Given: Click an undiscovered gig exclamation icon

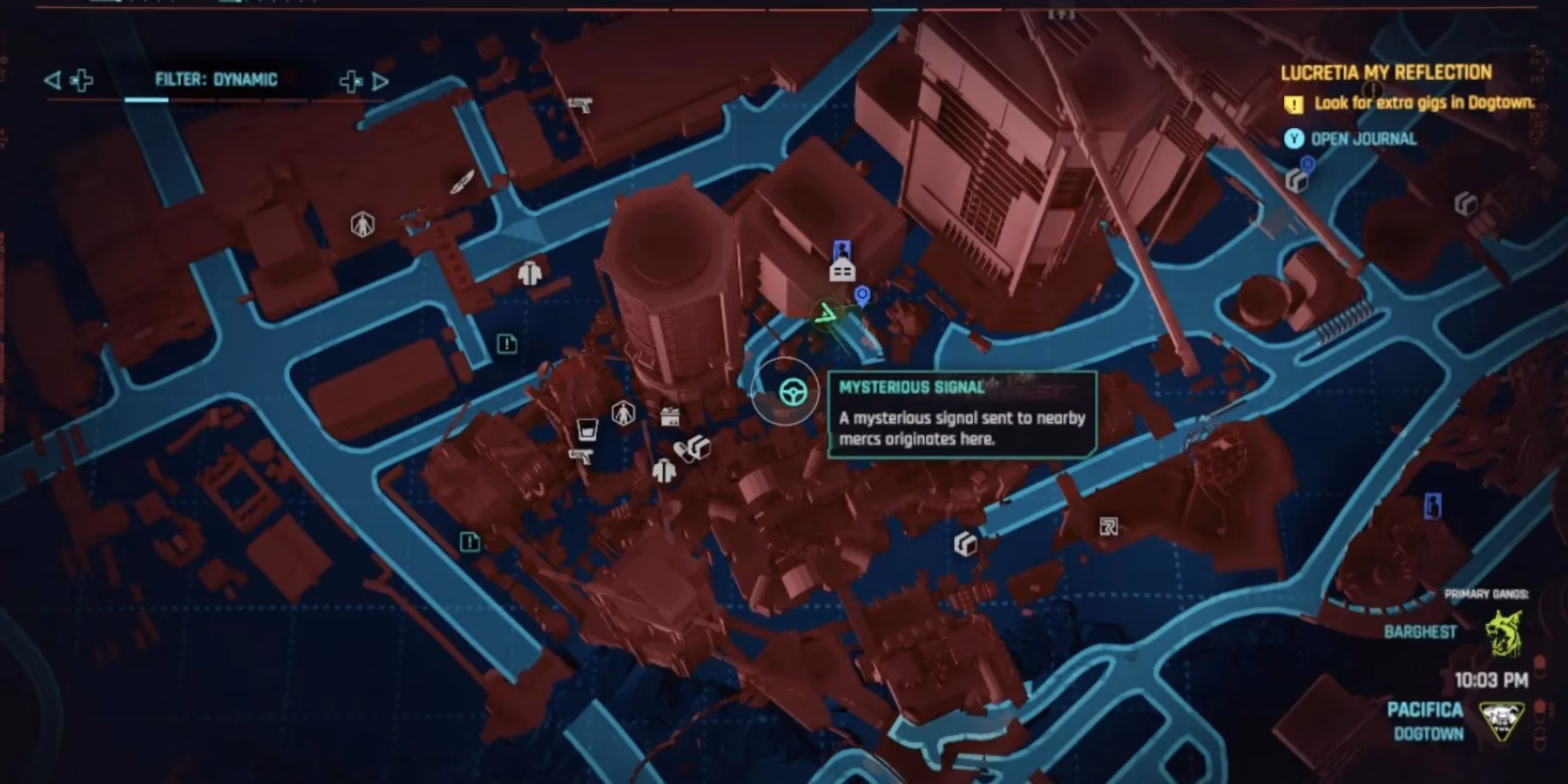Looking at the screenshot, I should coord(507,345).
